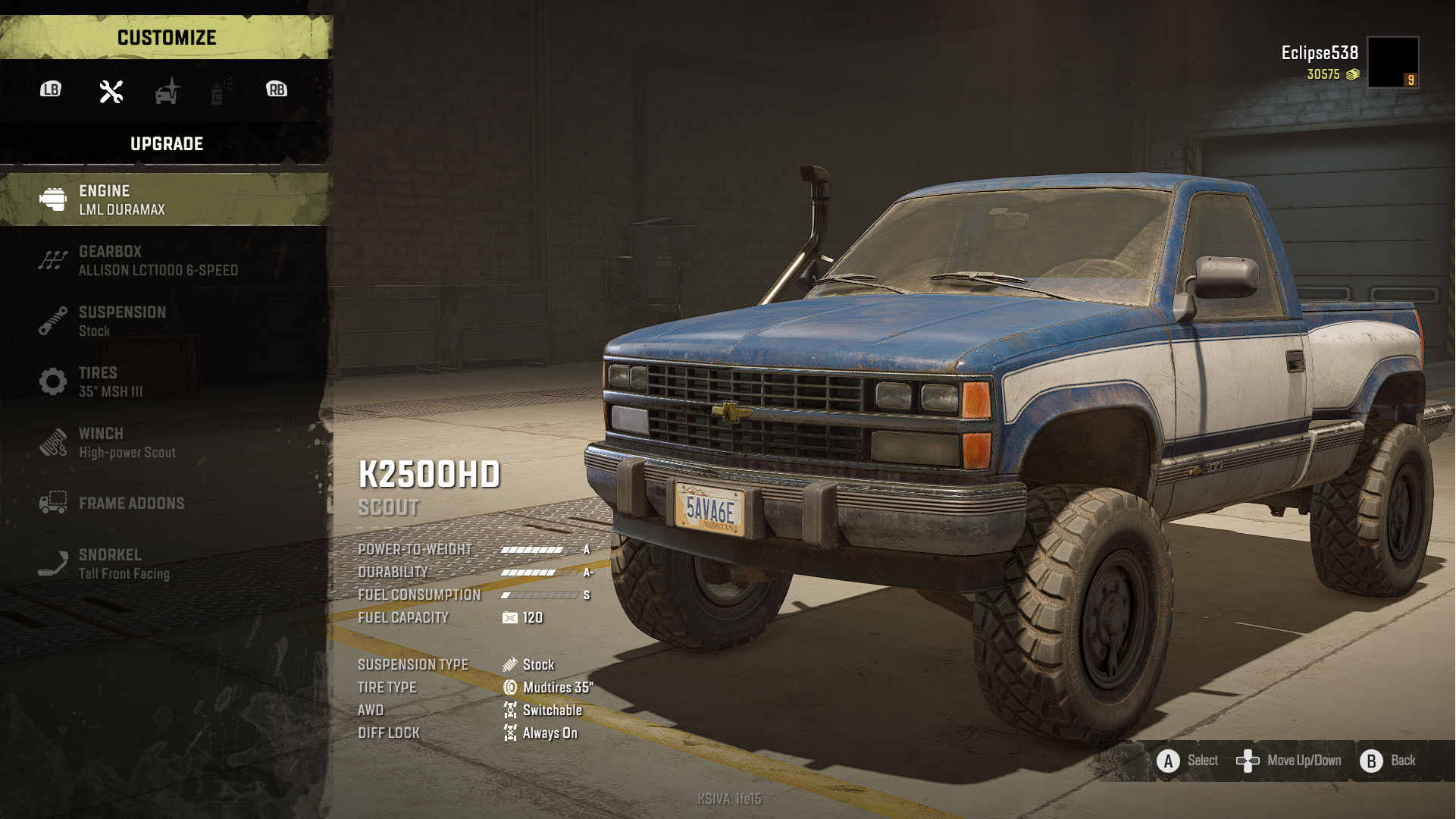Open the Tires 35" MSH III entry
Screen dimensions: 1456x819
tap(165, 382)
